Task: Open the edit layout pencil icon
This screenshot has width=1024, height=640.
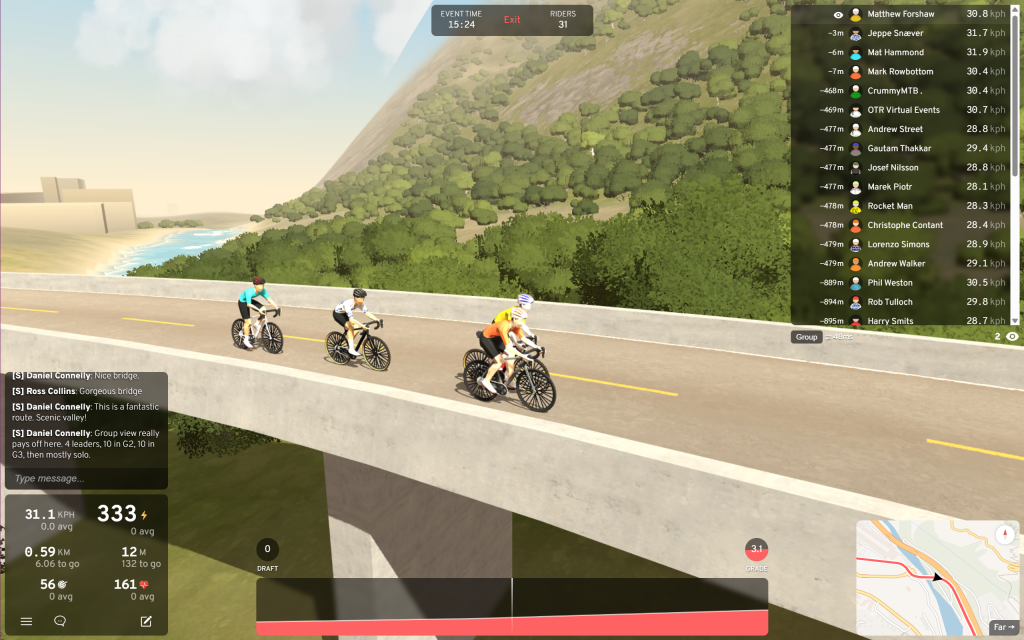Action: [x=146, y=621]
